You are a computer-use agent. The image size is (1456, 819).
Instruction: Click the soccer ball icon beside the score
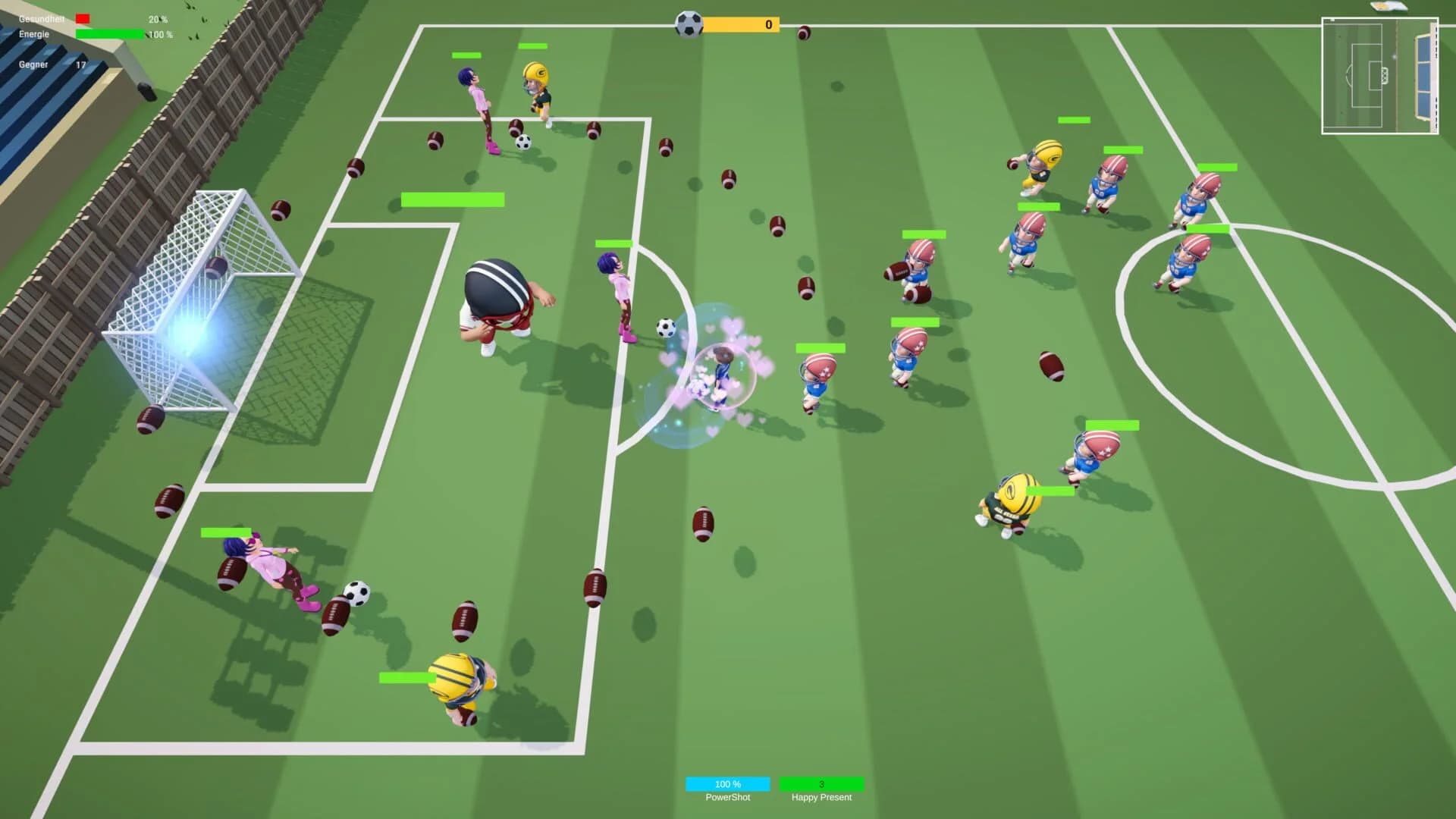click(x=689, y=24)
